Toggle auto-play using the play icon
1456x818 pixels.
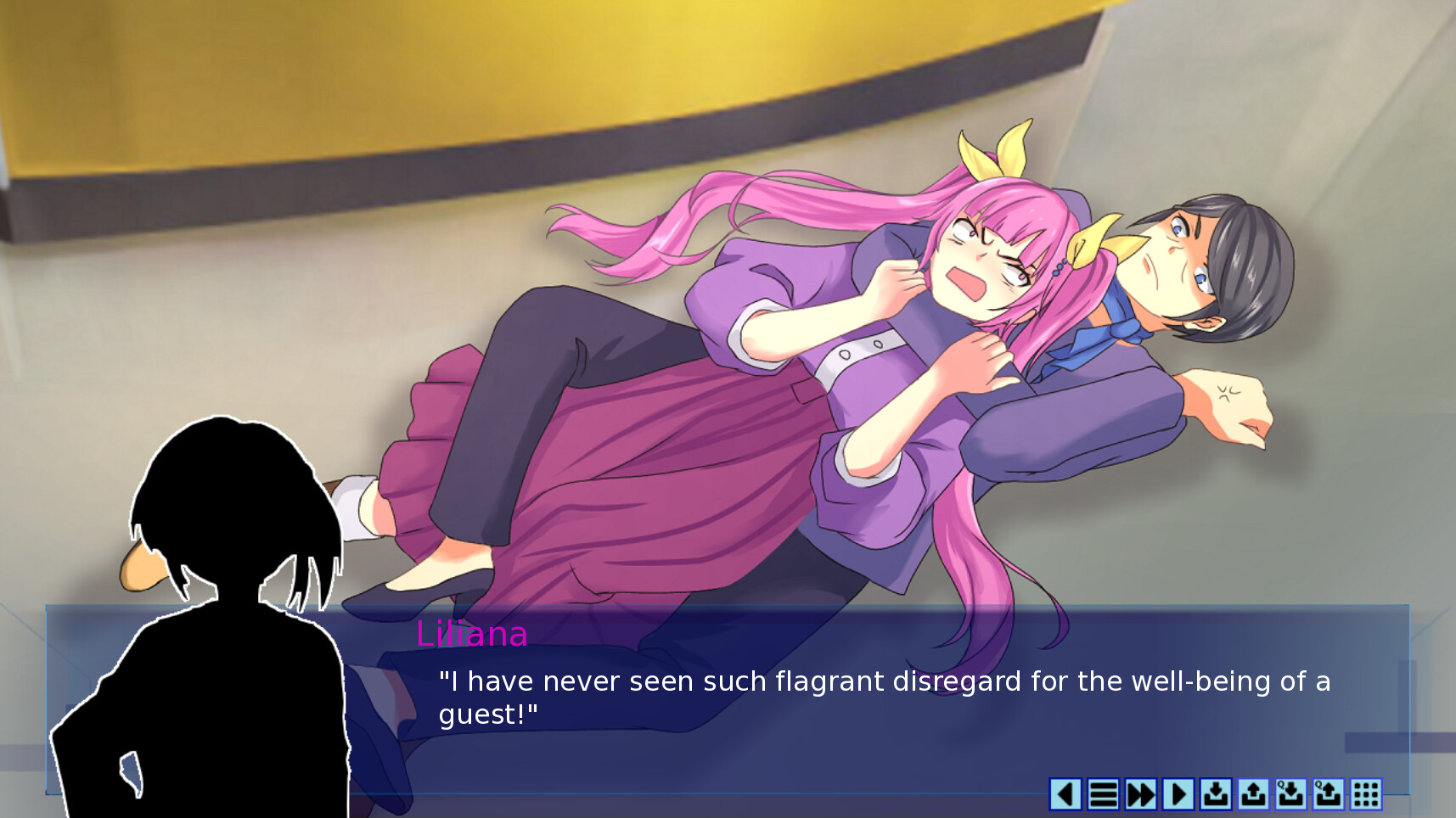click(1178, 796)
